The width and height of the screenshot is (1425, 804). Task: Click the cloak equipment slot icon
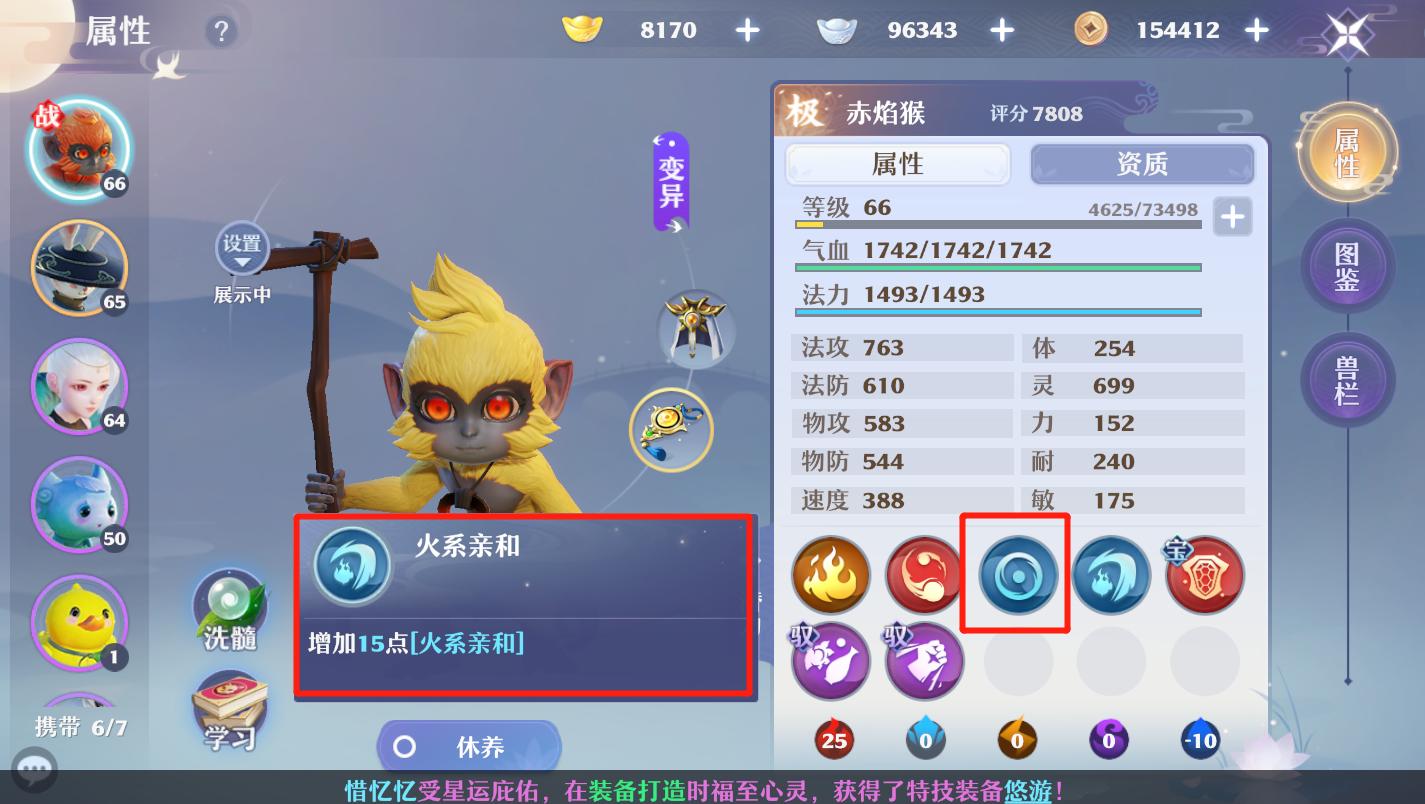695,330
